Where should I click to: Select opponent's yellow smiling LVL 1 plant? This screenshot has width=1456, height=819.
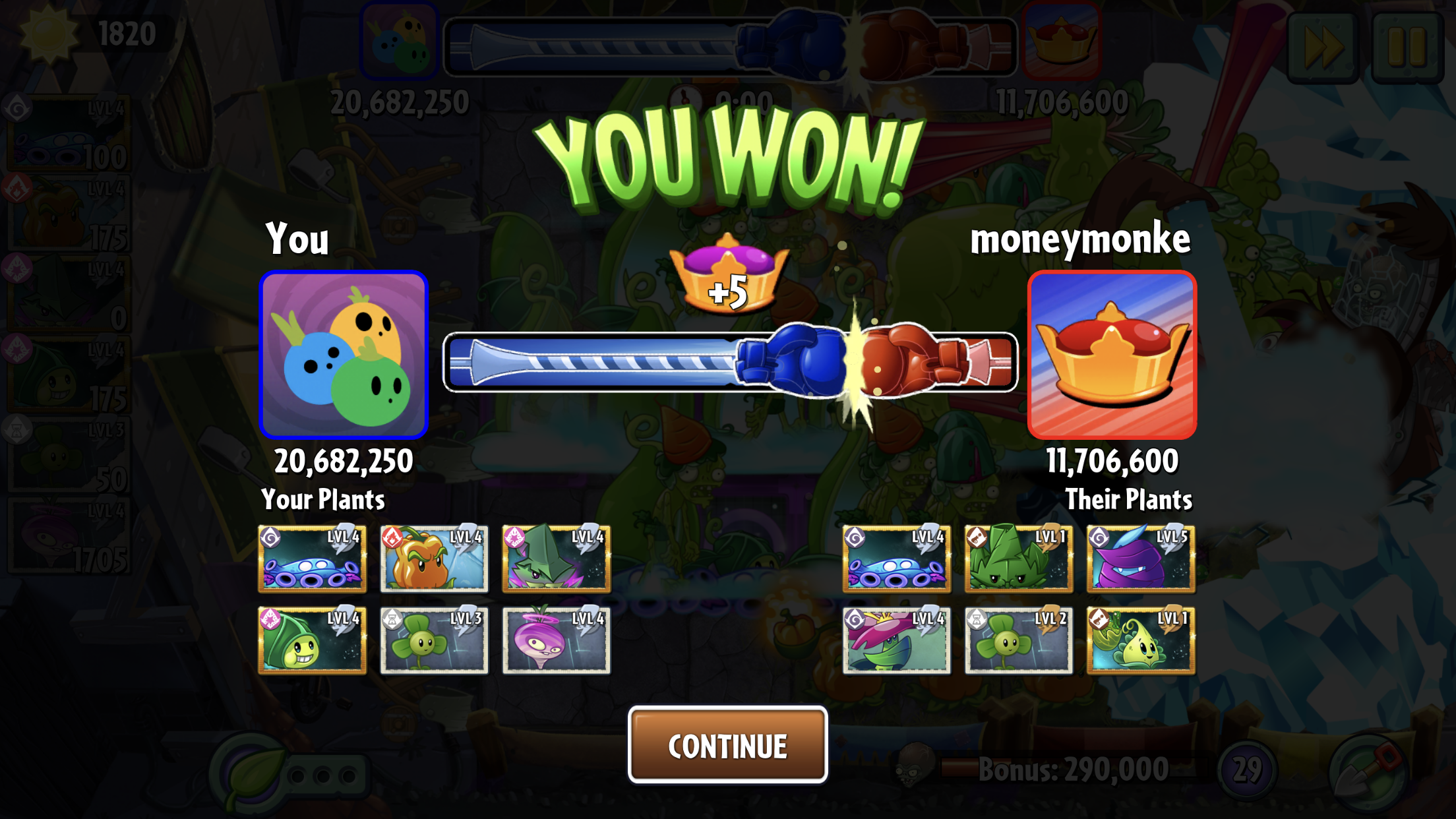[1140, 640]
